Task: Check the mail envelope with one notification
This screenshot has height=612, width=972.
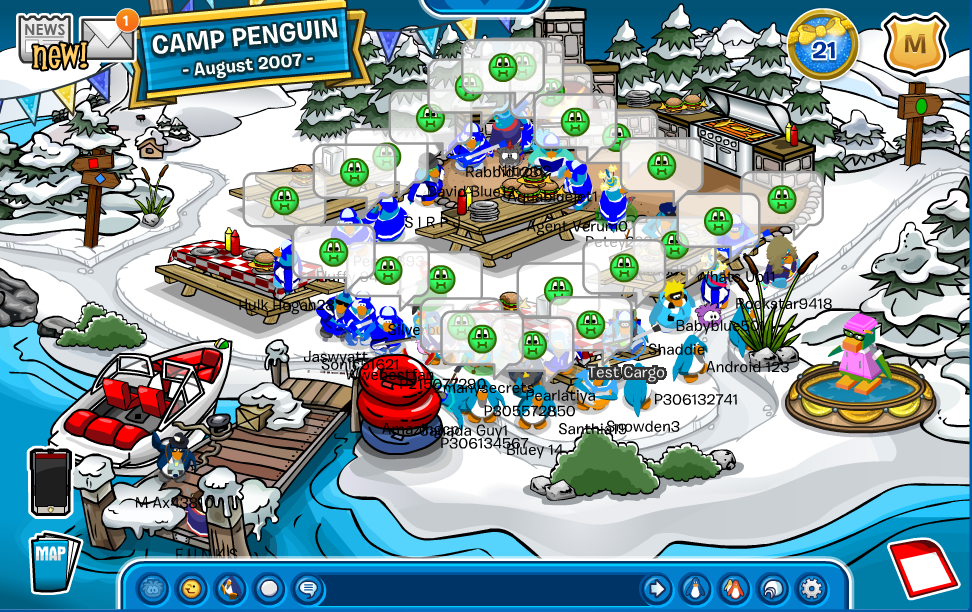Action: [x=108, y=39]
